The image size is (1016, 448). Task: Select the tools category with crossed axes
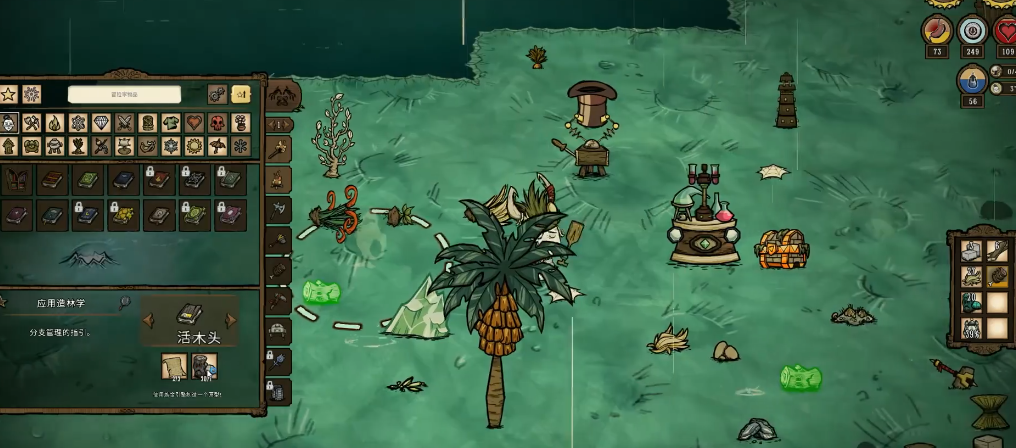click(32, 123)
